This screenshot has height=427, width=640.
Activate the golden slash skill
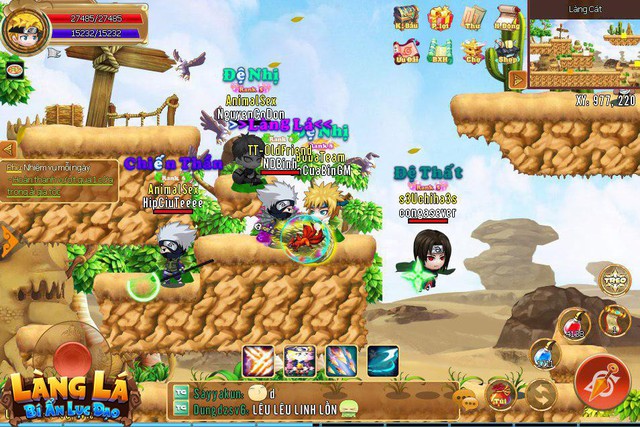pyautogui.click(x=259, y=360)
